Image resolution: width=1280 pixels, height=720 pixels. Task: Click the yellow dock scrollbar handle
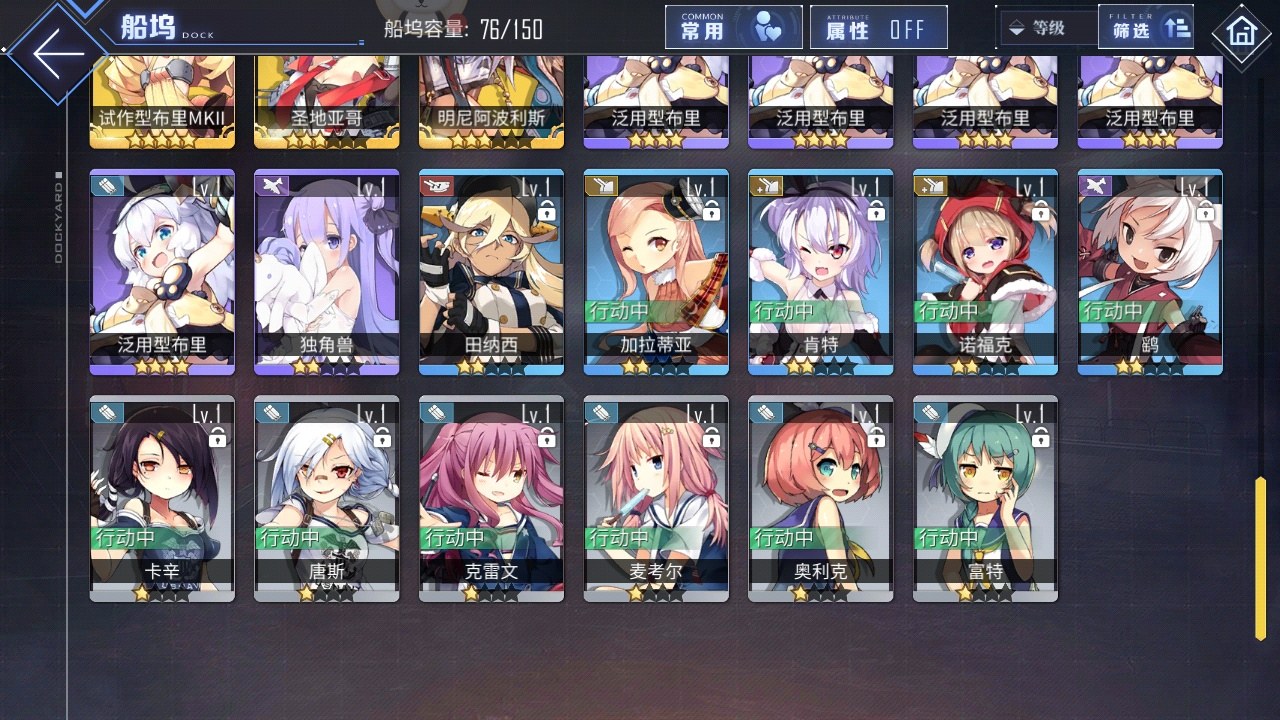1261,558
